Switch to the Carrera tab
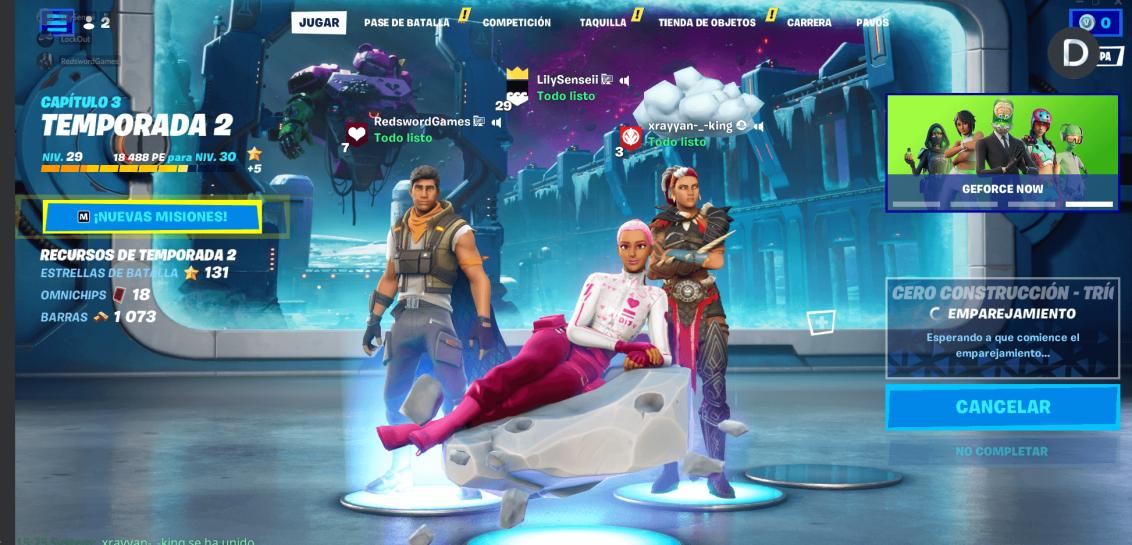The width and height of the screenshot is (1132, 545). (809, 22)
